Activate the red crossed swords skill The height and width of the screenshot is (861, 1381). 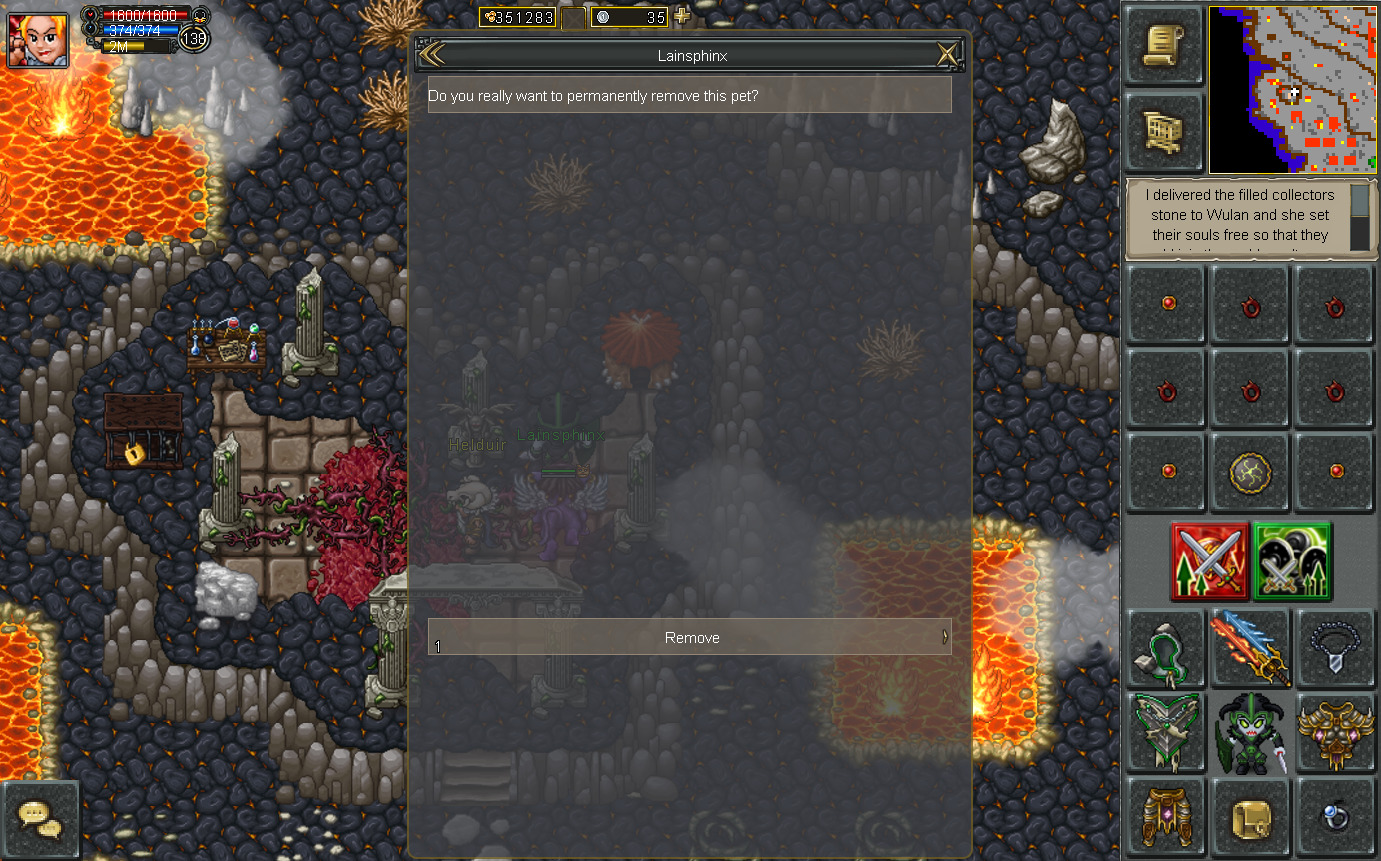(x=1210, y=562)
